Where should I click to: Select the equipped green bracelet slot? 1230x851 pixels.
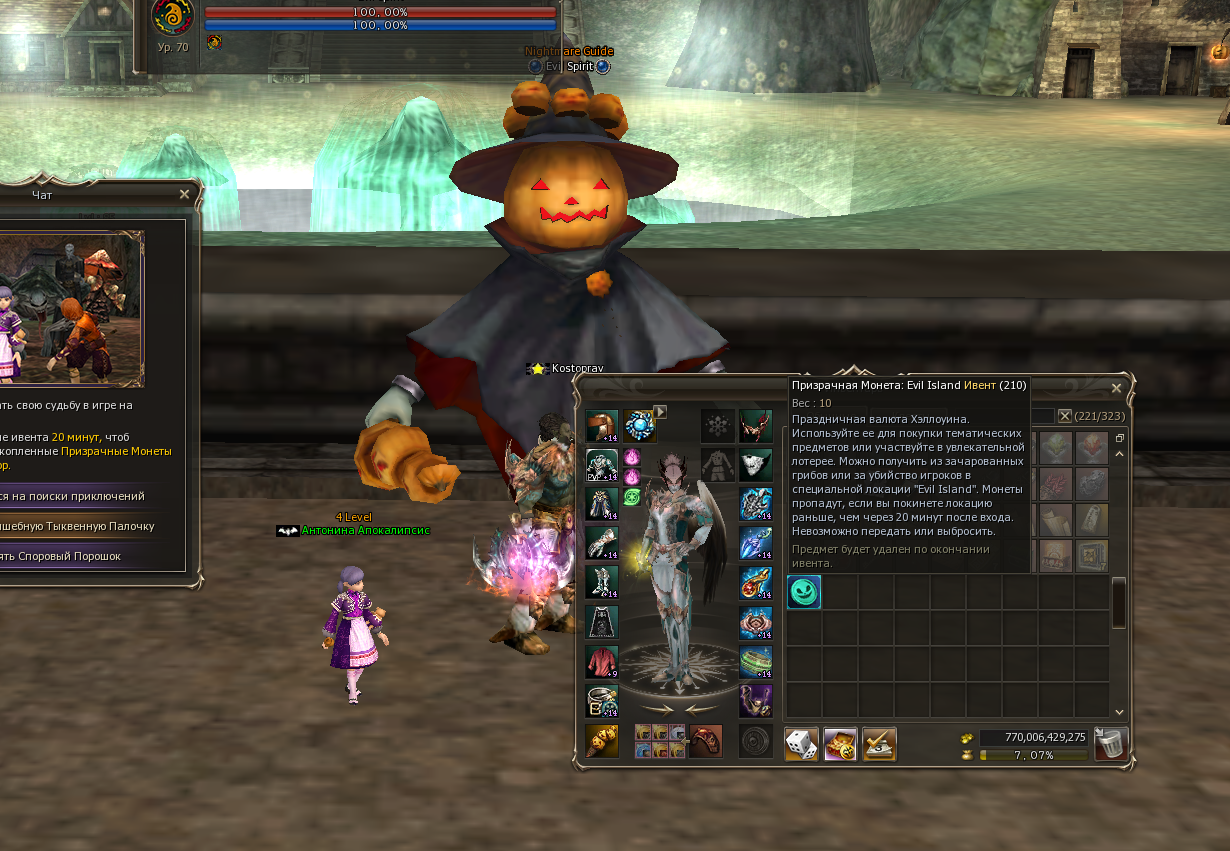pos(756,662)
